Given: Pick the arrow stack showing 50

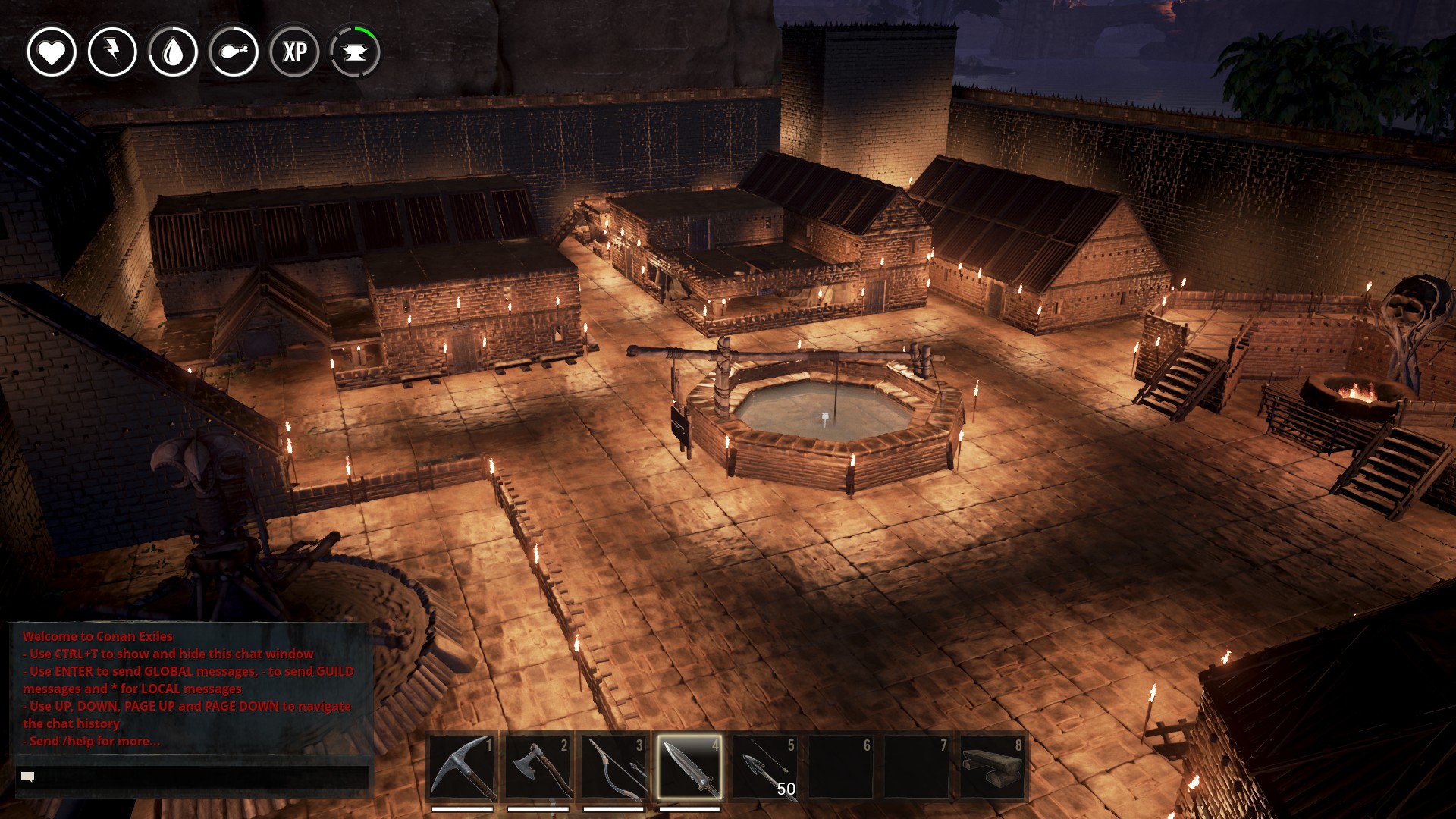Looking at the screenshot, I should coord(765,767).
